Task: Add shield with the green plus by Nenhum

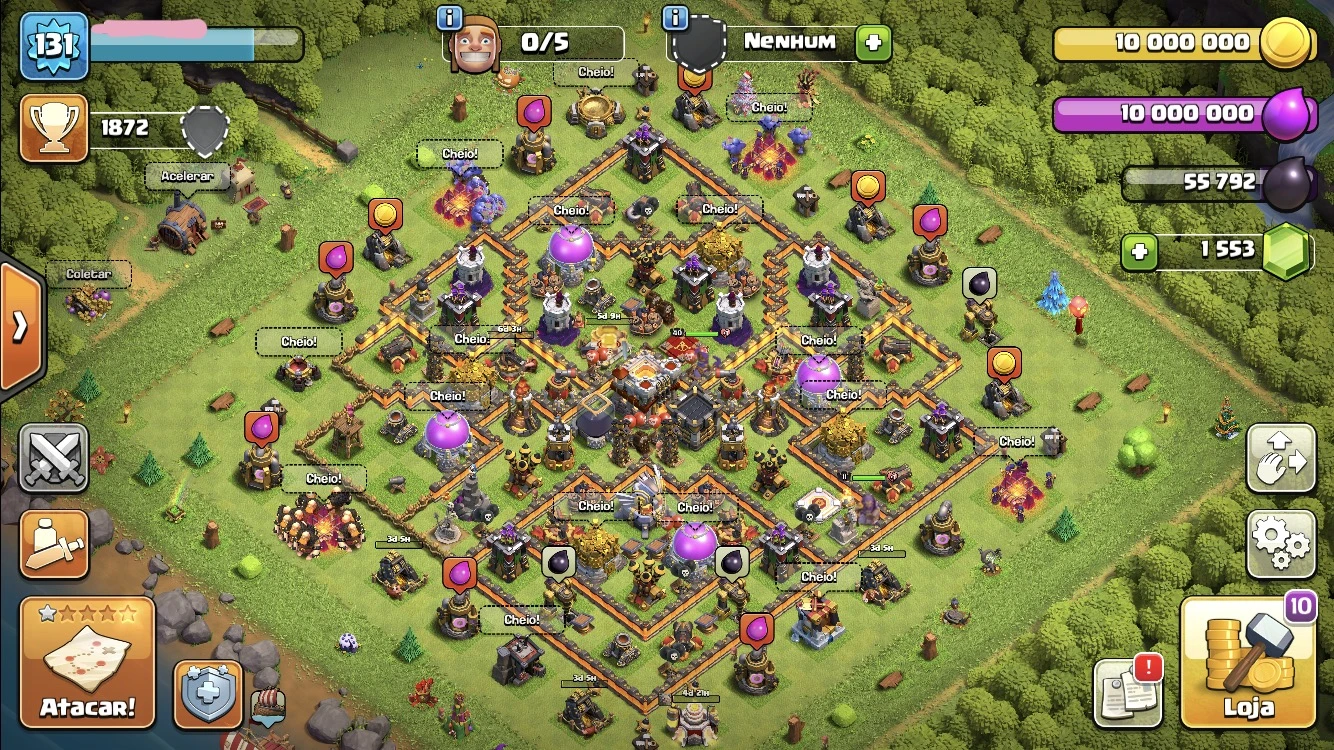Action: pyautogui.click(x=872, y=43)
